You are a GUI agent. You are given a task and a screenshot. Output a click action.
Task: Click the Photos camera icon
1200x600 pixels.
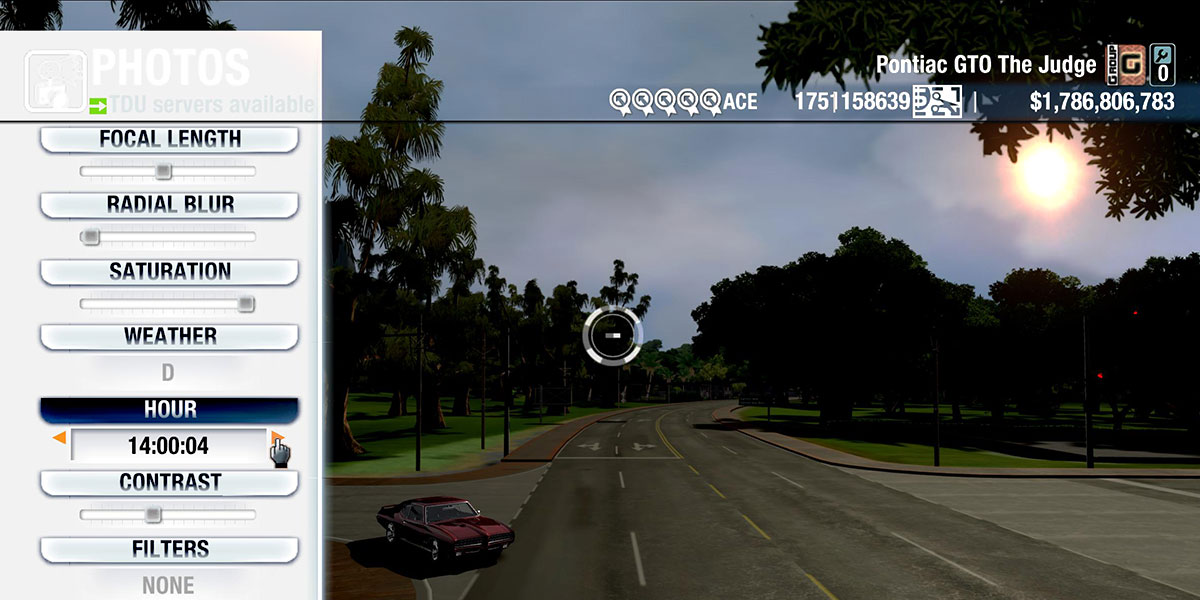54,82
